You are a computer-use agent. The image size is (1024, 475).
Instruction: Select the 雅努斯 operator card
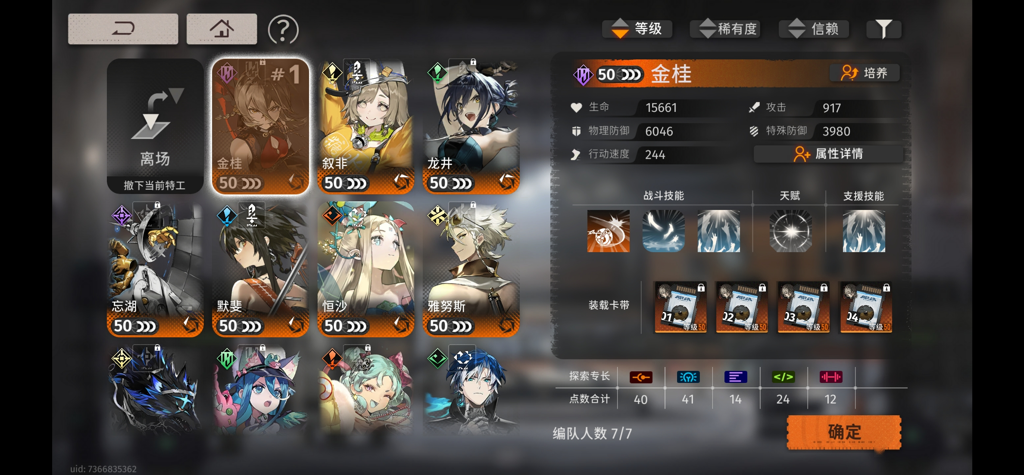point(470,270)
